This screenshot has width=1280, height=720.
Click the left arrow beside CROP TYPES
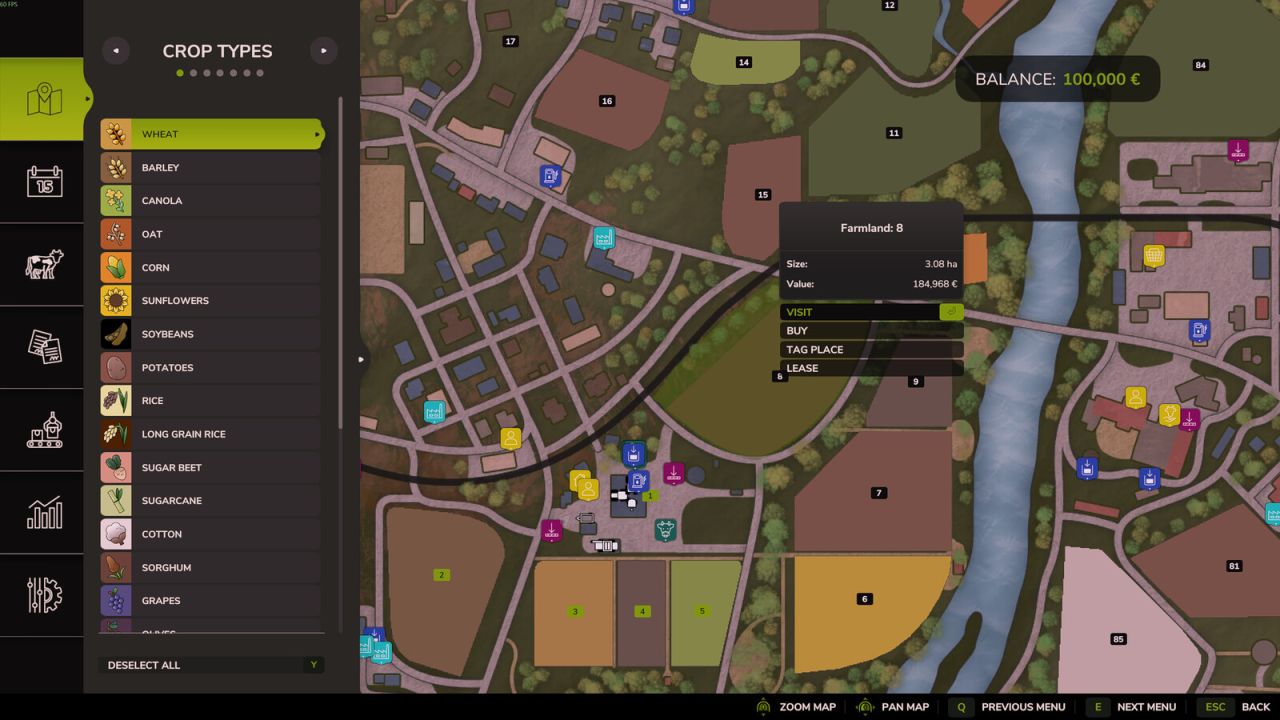[115, 50]
